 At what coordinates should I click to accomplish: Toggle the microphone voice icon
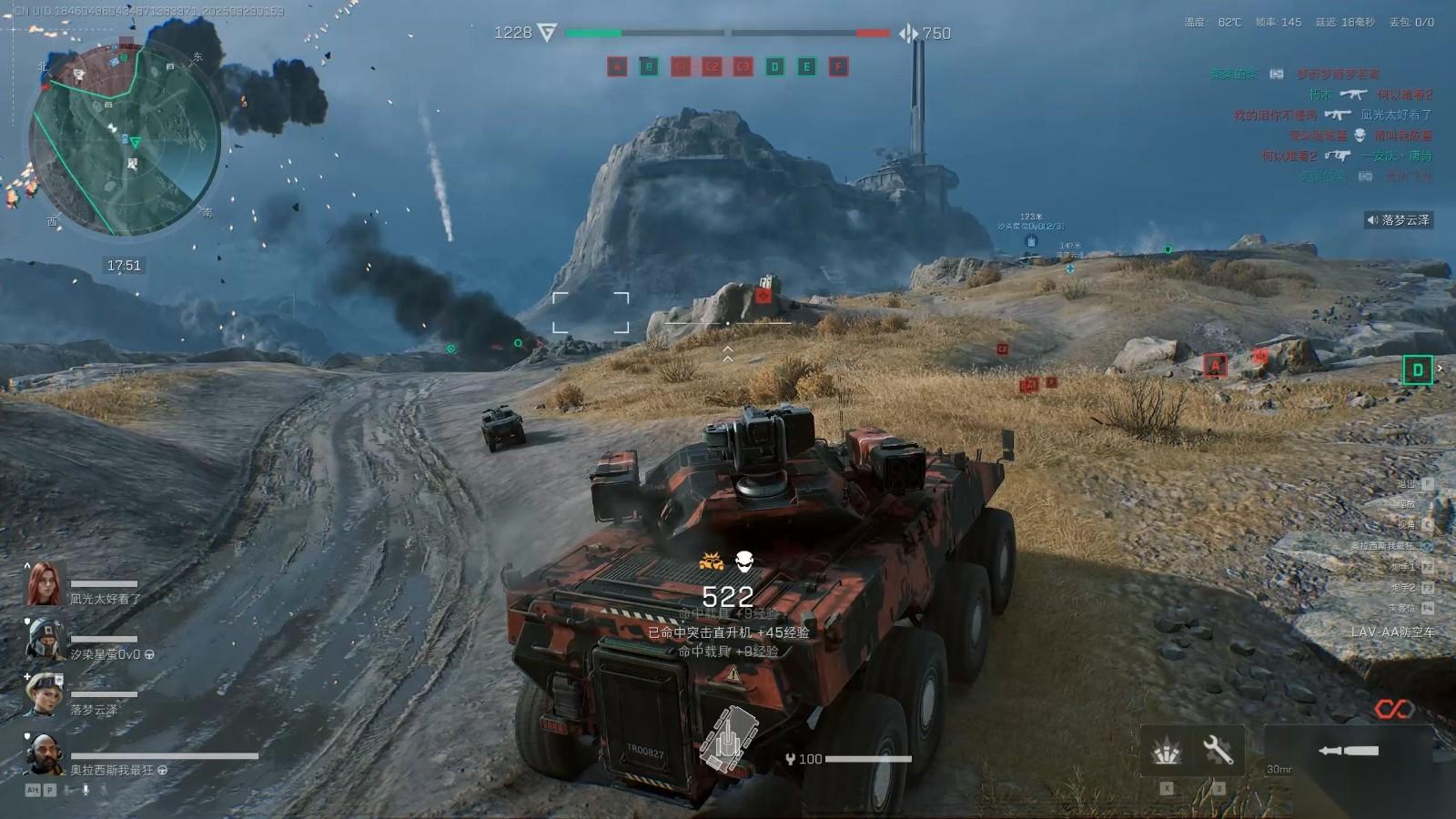86,790
